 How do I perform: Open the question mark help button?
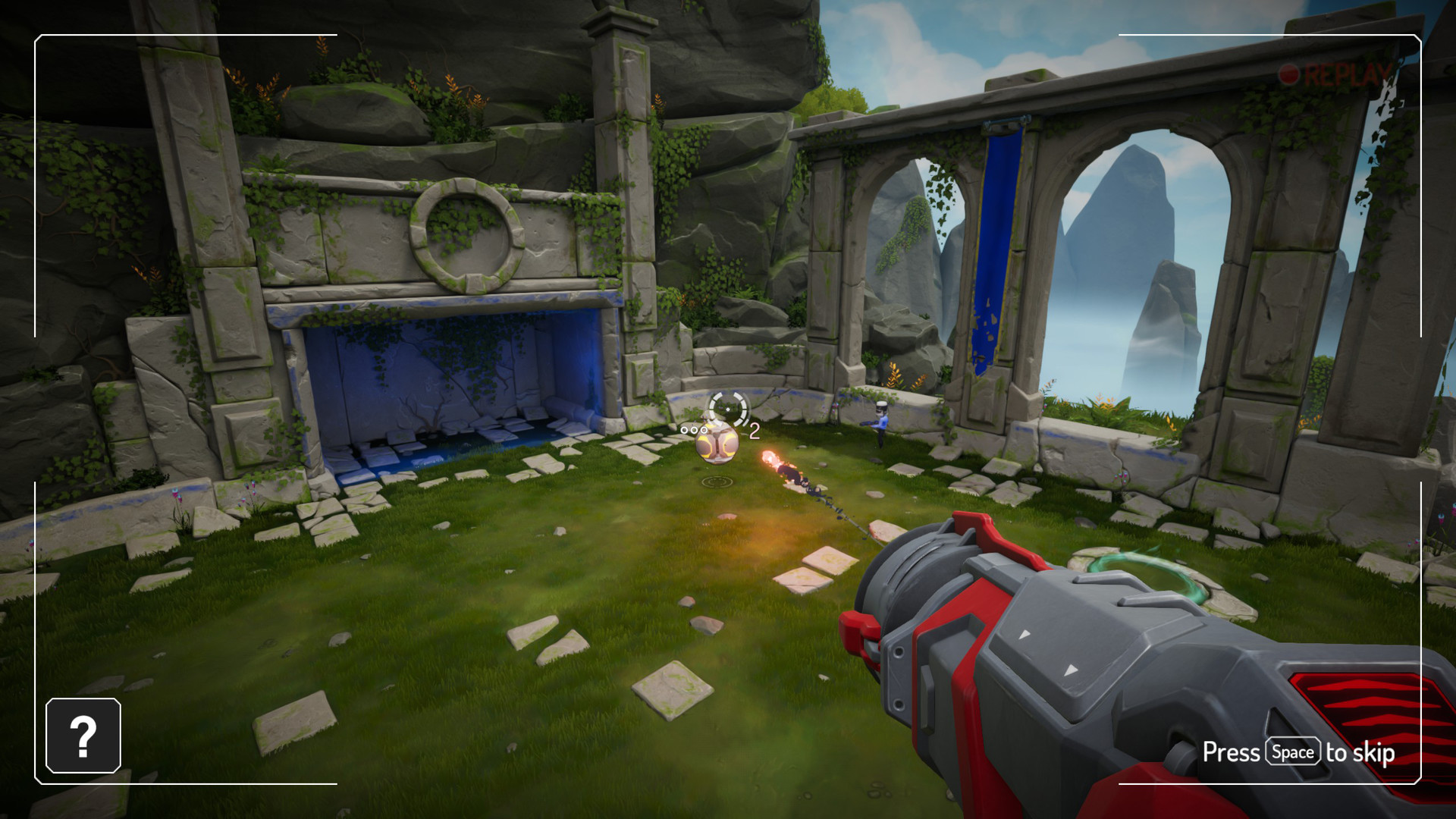pyautogui.click(x=83, y=736)
